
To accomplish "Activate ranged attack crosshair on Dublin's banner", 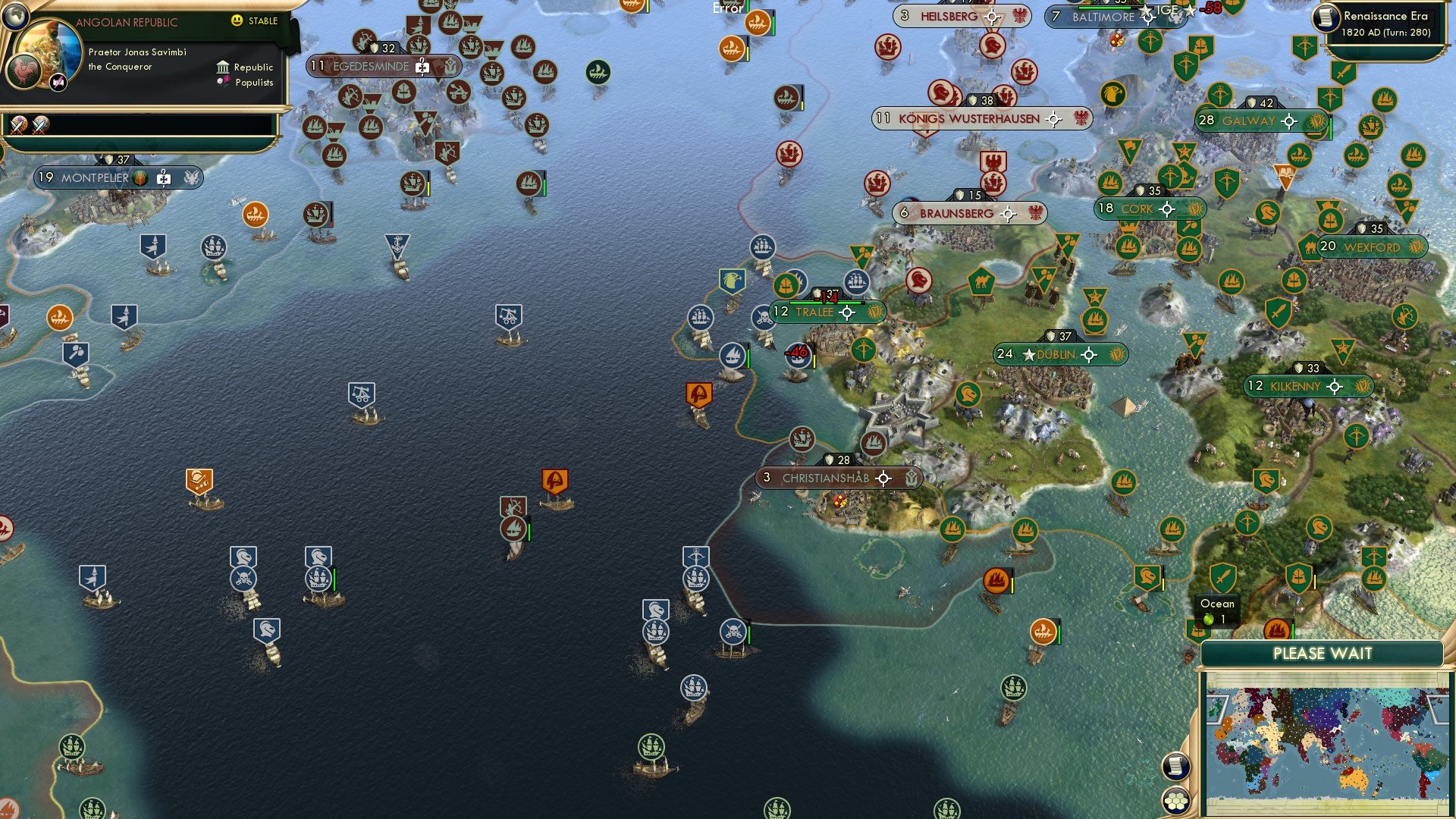I will 1090,353.
